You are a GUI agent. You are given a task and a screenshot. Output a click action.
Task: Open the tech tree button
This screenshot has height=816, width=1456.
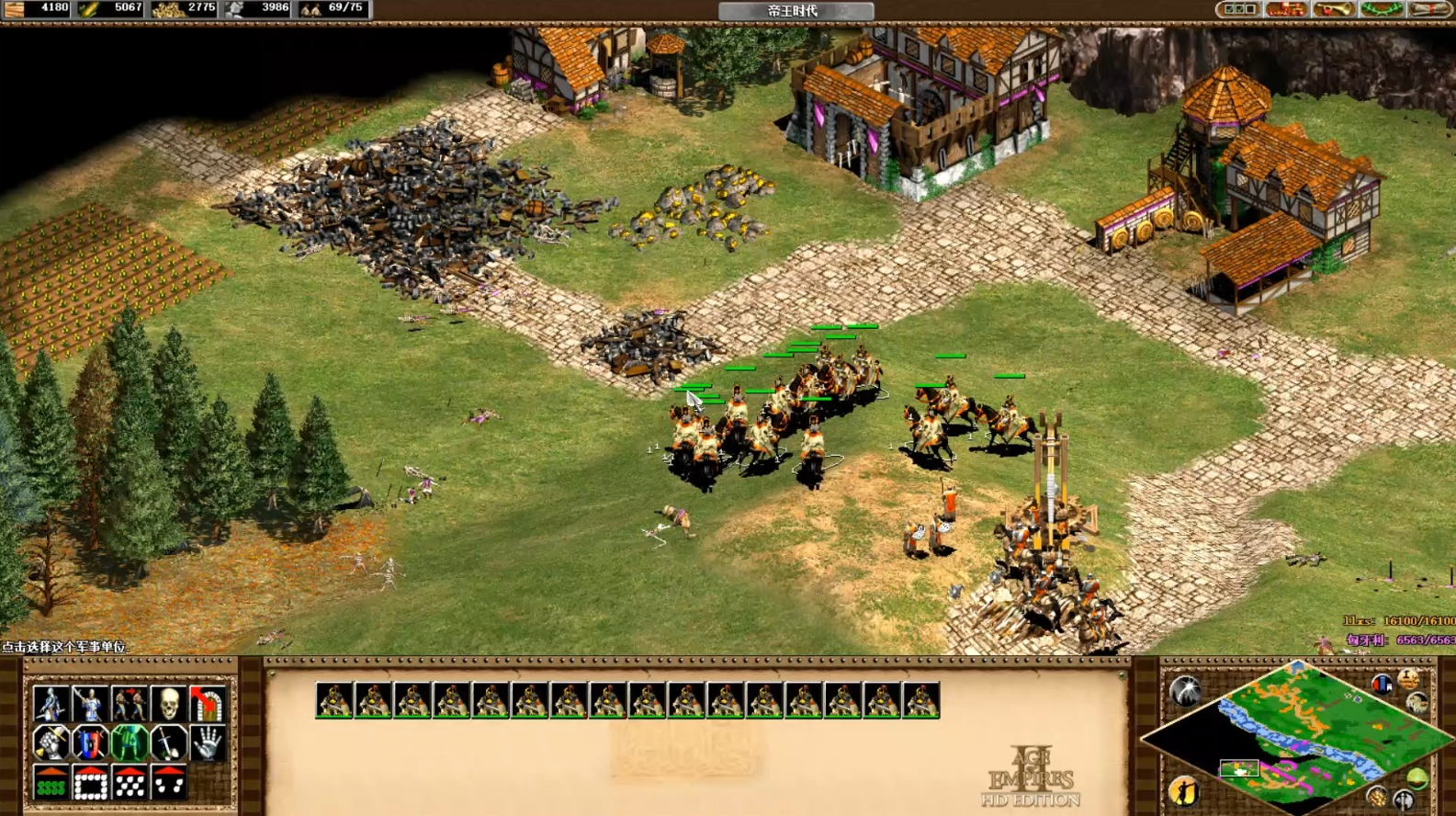point(1285,10)
